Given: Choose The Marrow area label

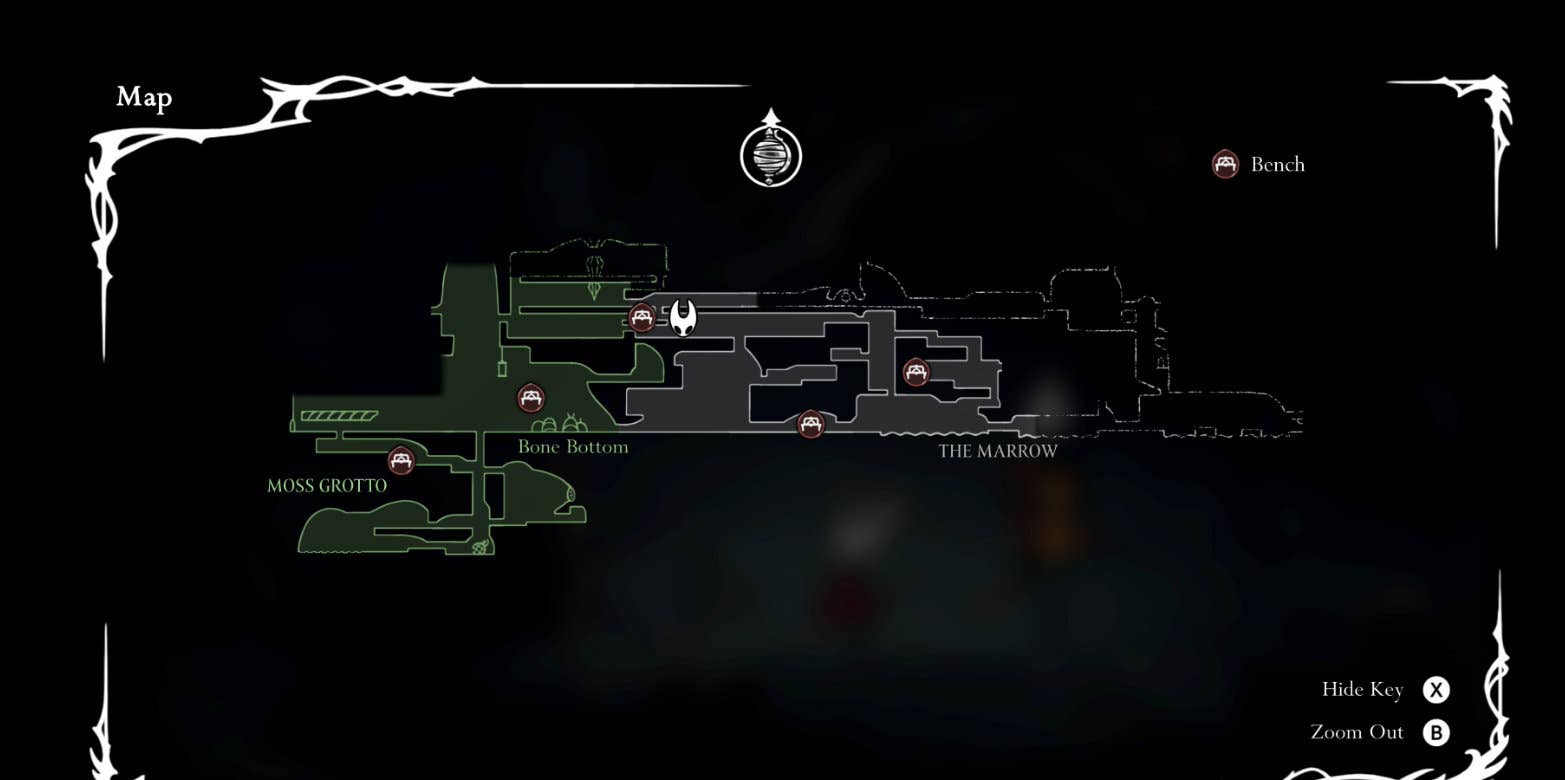Looking at the screenshot, I should click(997, 451).
